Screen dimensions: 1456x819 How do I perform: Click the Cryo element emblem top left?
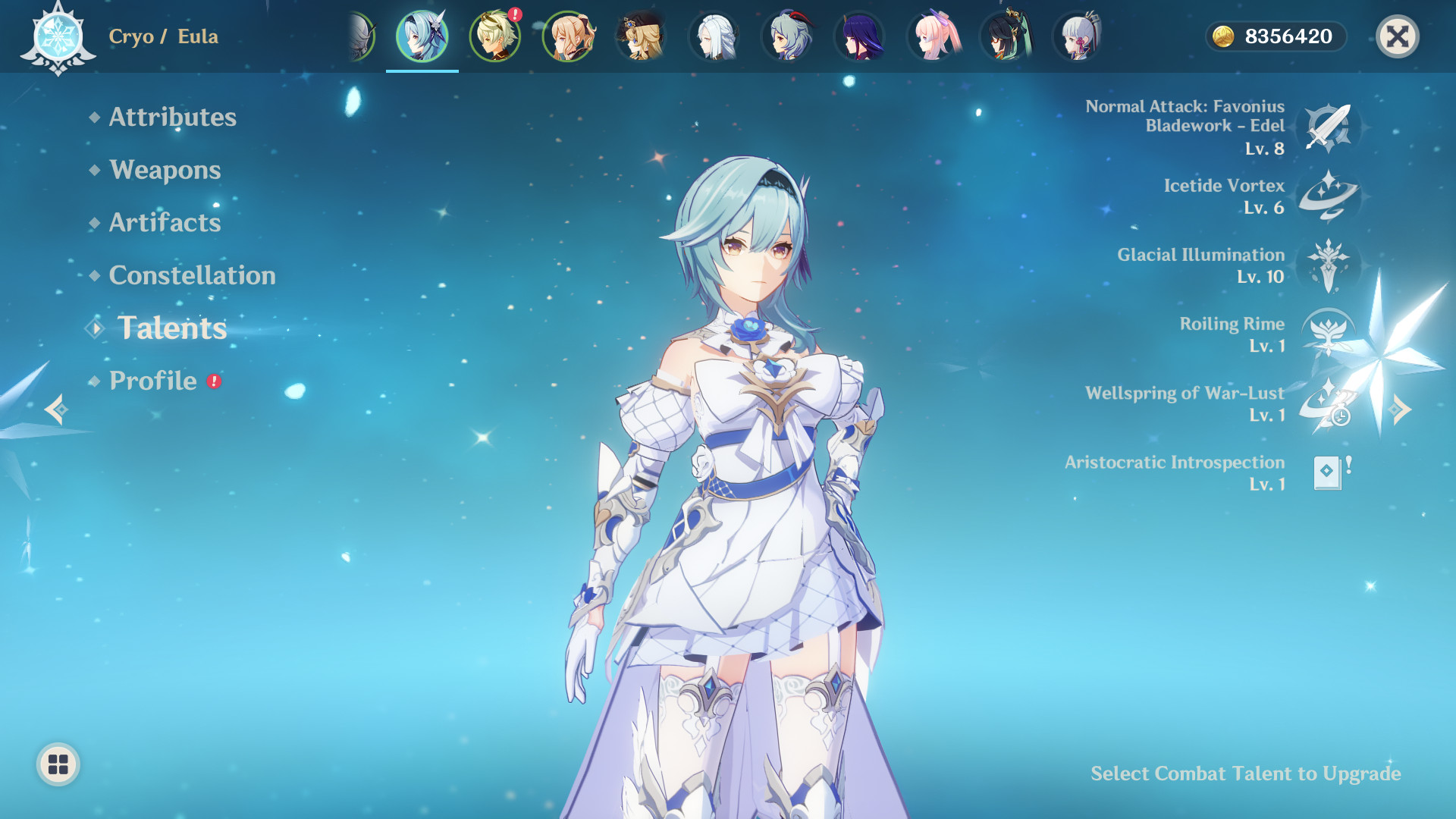click(59, 36)
